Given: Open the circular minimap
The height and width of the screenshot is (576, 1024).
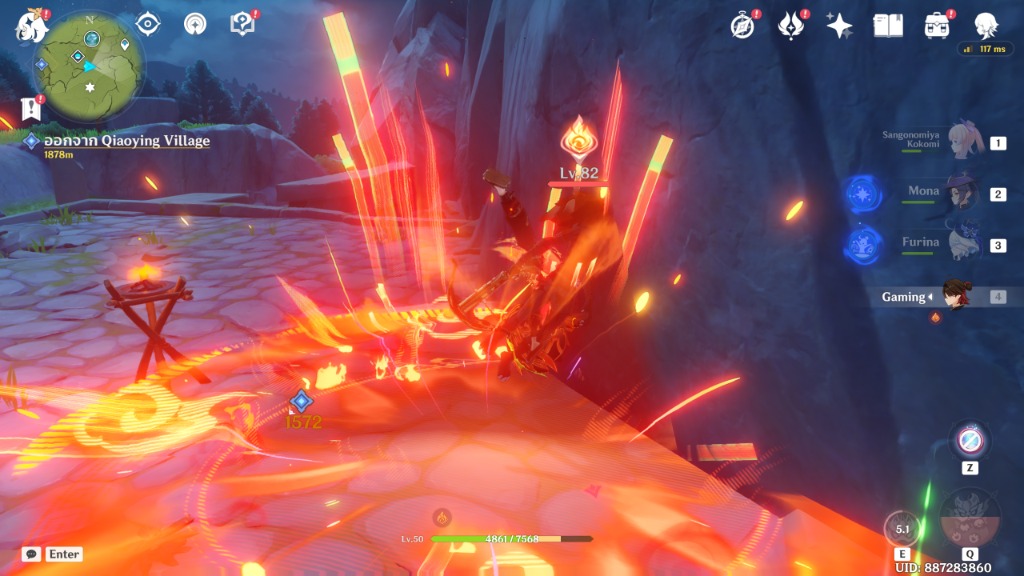Looking at the screenshot, I should tap(88, 66).
